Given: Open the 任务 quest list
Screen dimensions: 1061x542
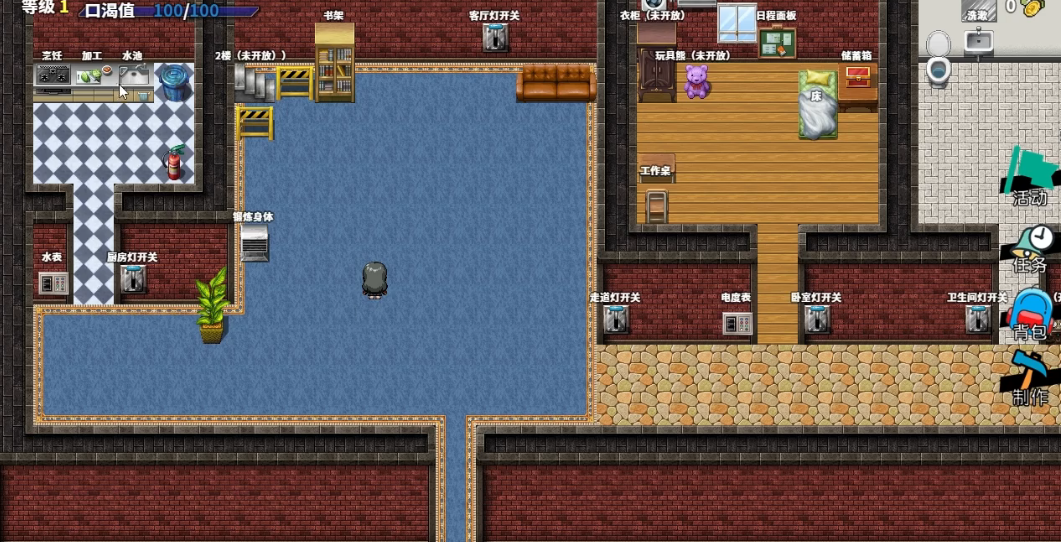Looking at the screenshot, I should click(x=1030, y=247).
